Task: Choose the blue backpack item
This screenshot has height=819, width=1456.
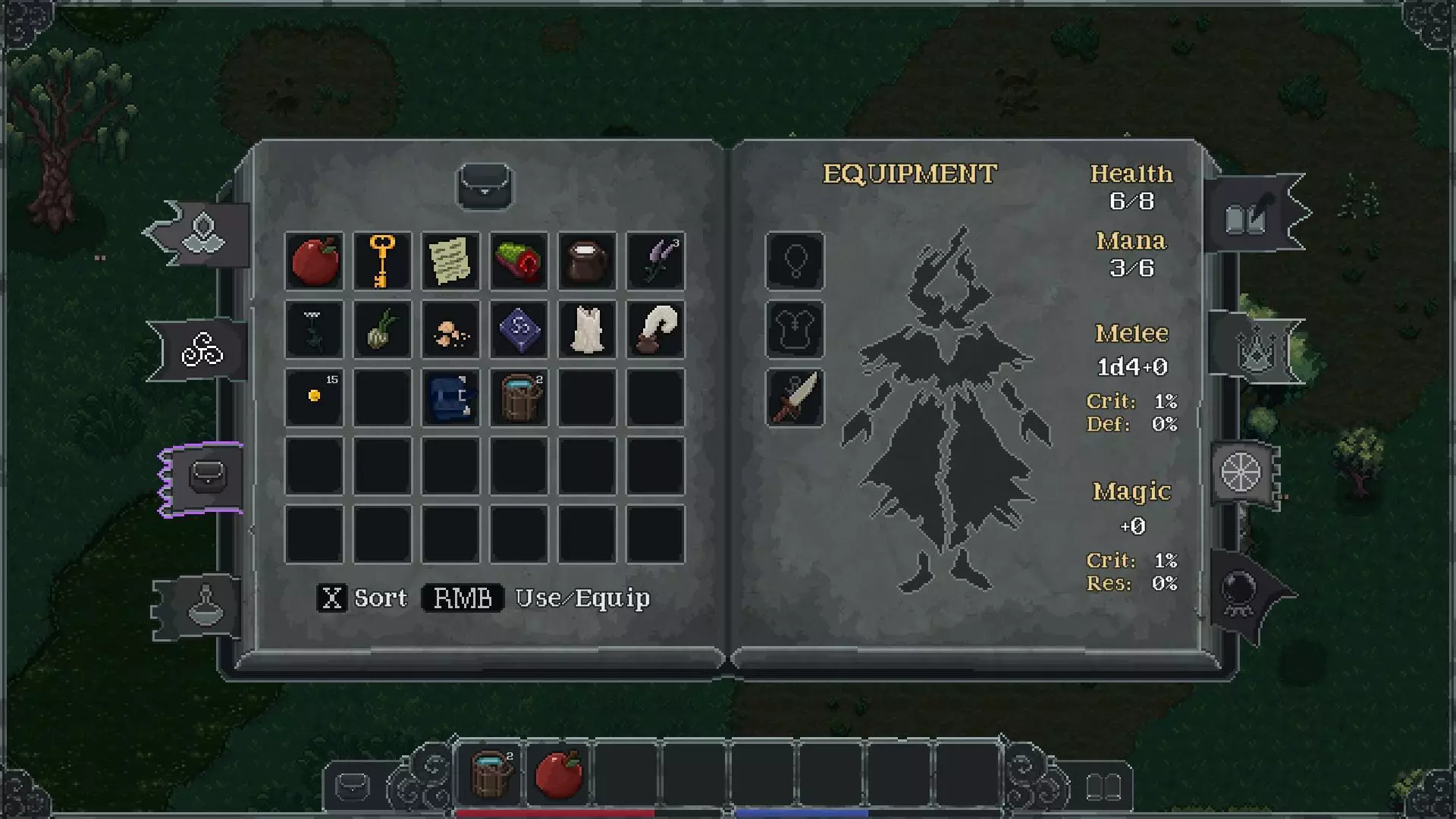Action: 450,397
